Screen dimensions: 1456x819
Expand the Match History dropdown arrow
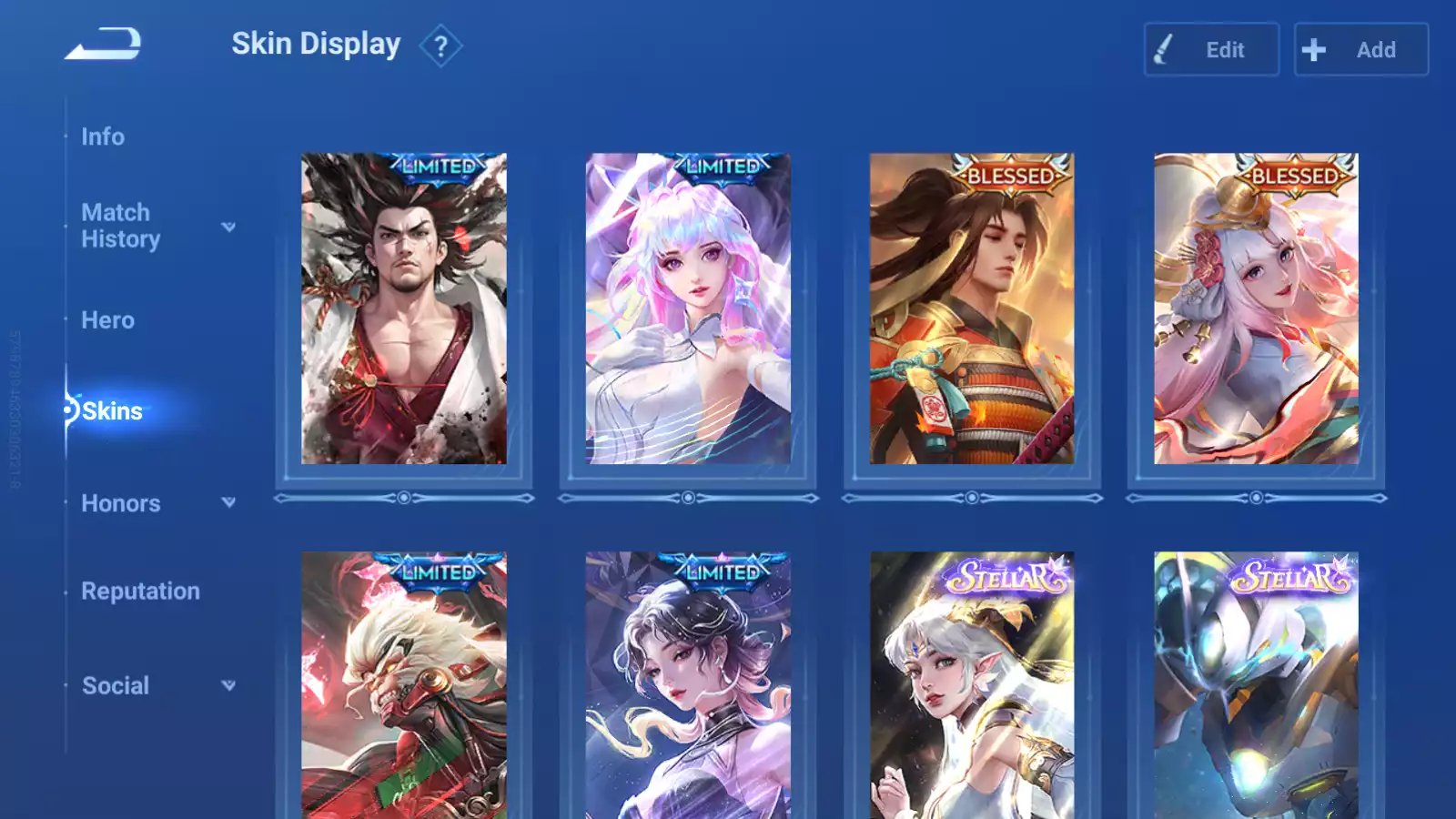[x=228, y=227]
